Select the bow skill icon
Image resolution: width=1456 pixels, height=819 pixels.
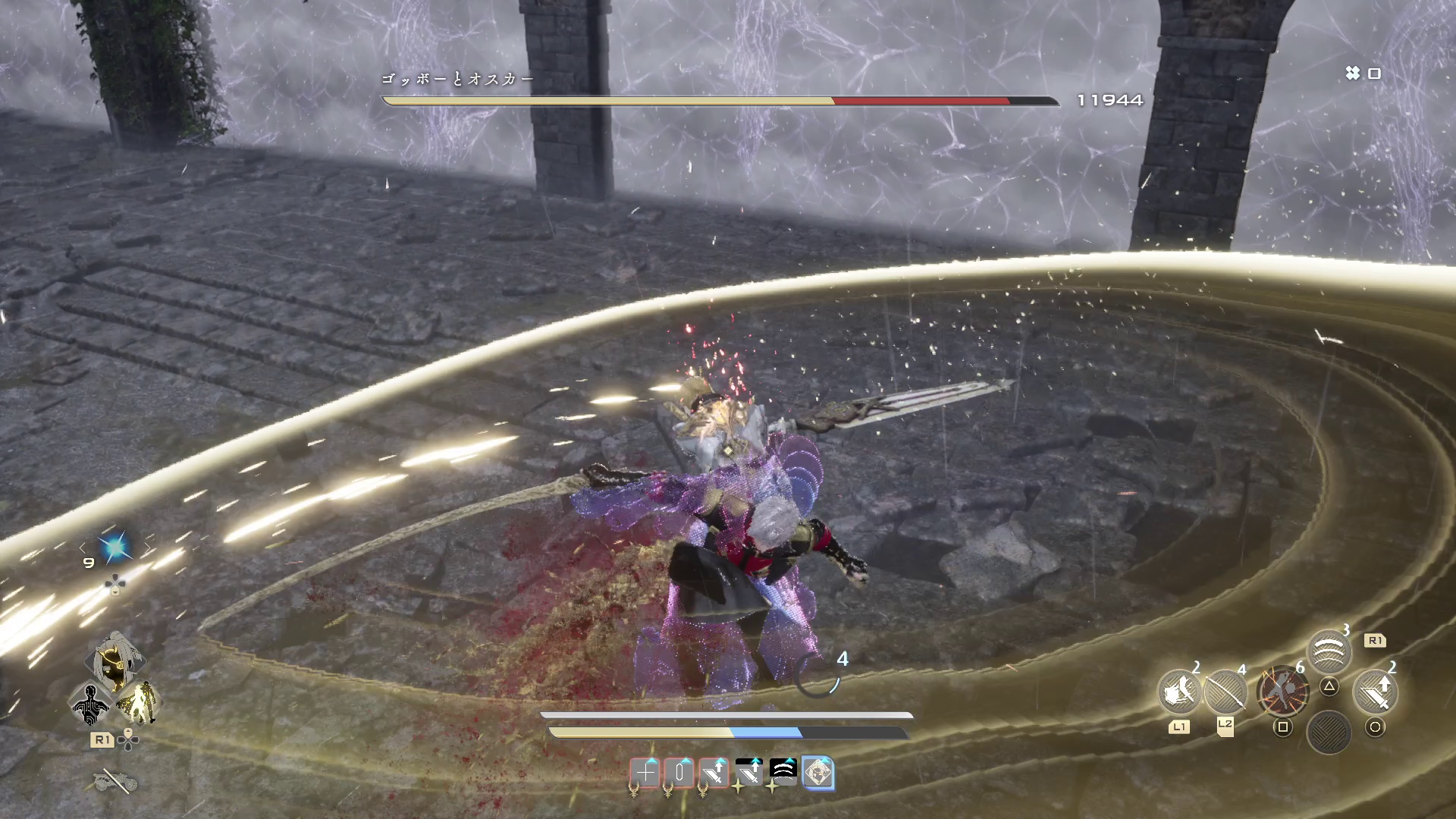1224,691
